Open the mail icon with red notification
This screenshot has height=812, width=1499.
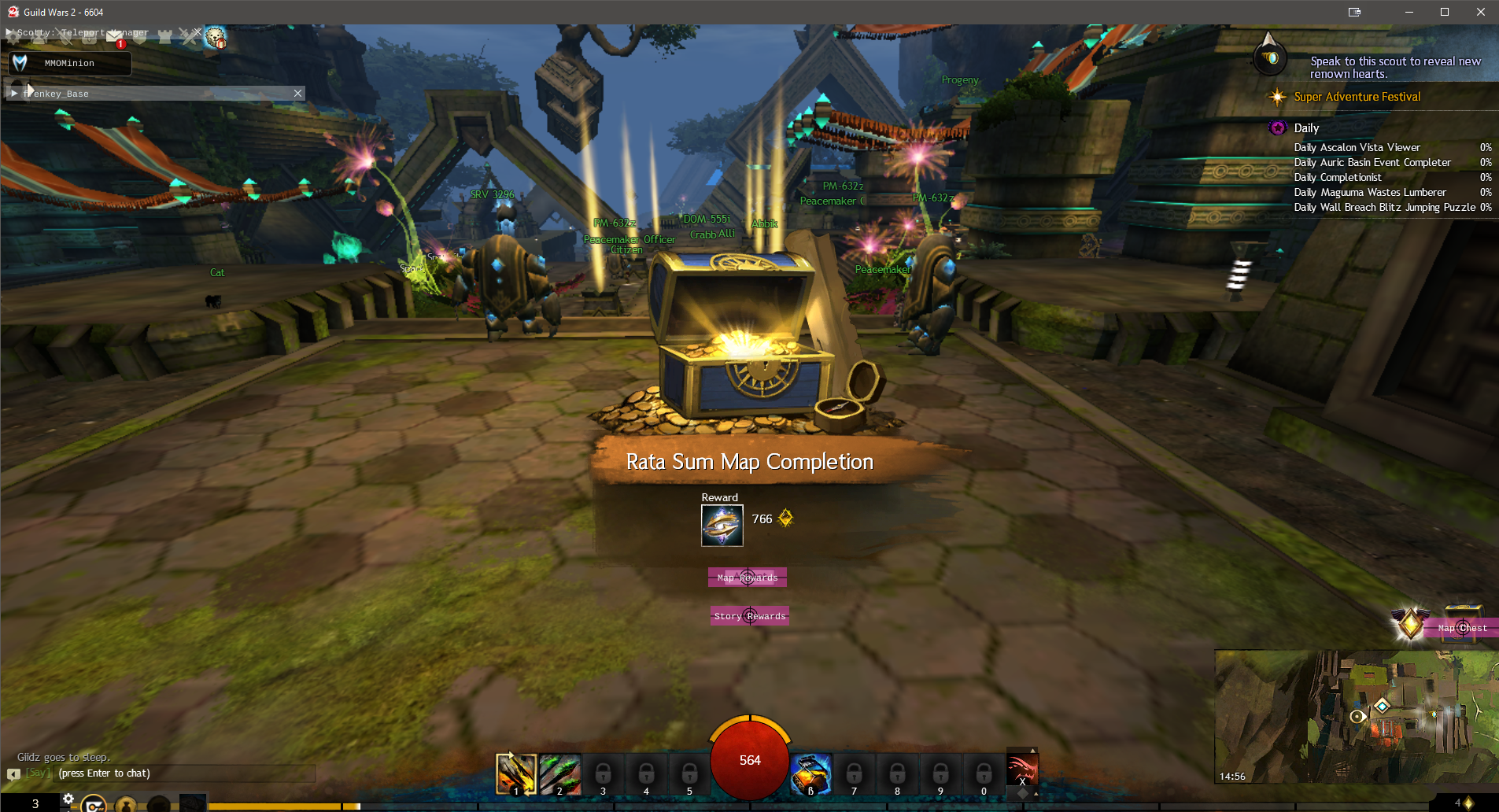click(x=116, y=36)
